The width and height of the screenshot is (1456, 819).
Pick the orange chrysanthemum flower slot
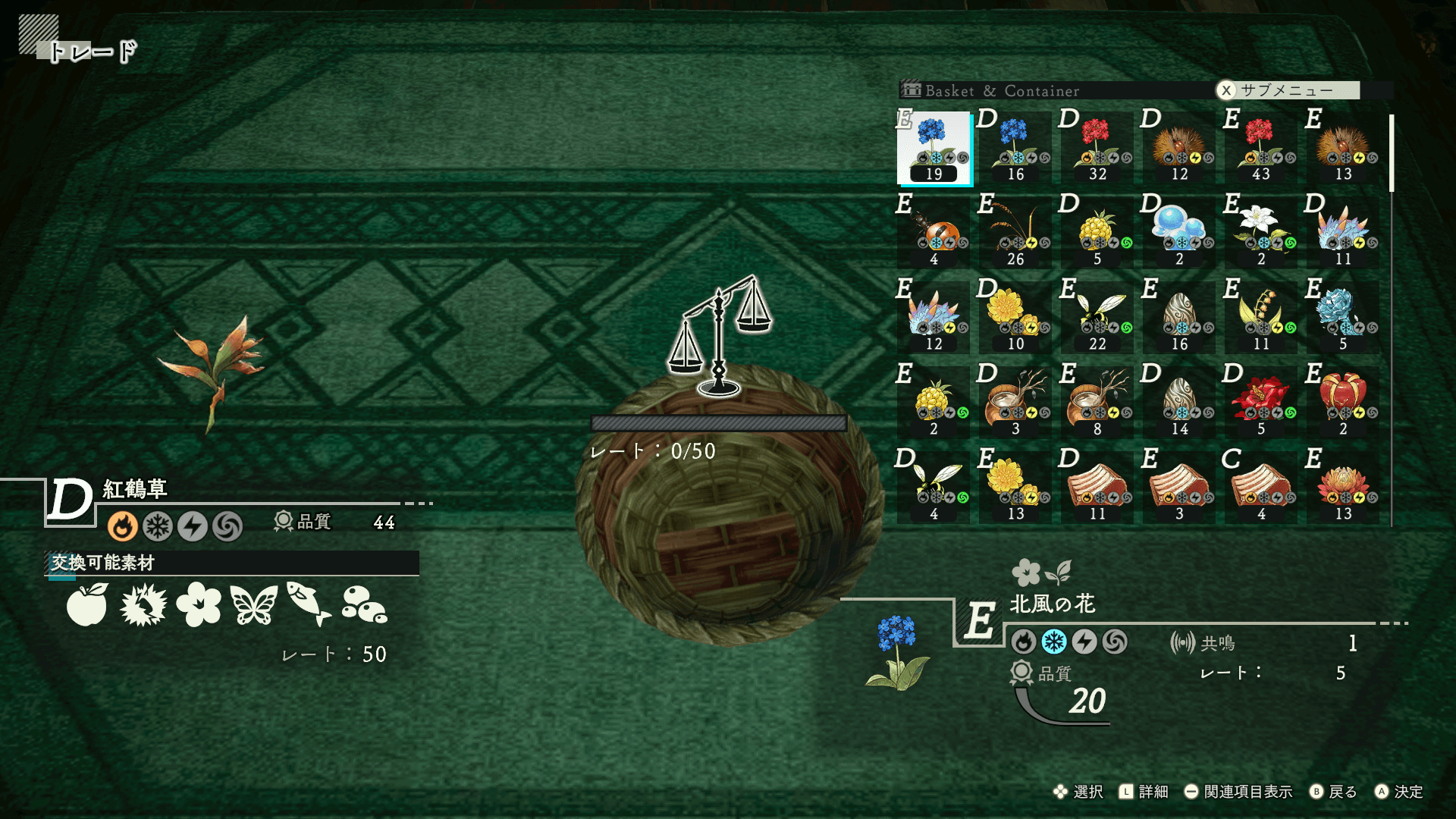click(x=1343, y=488)
